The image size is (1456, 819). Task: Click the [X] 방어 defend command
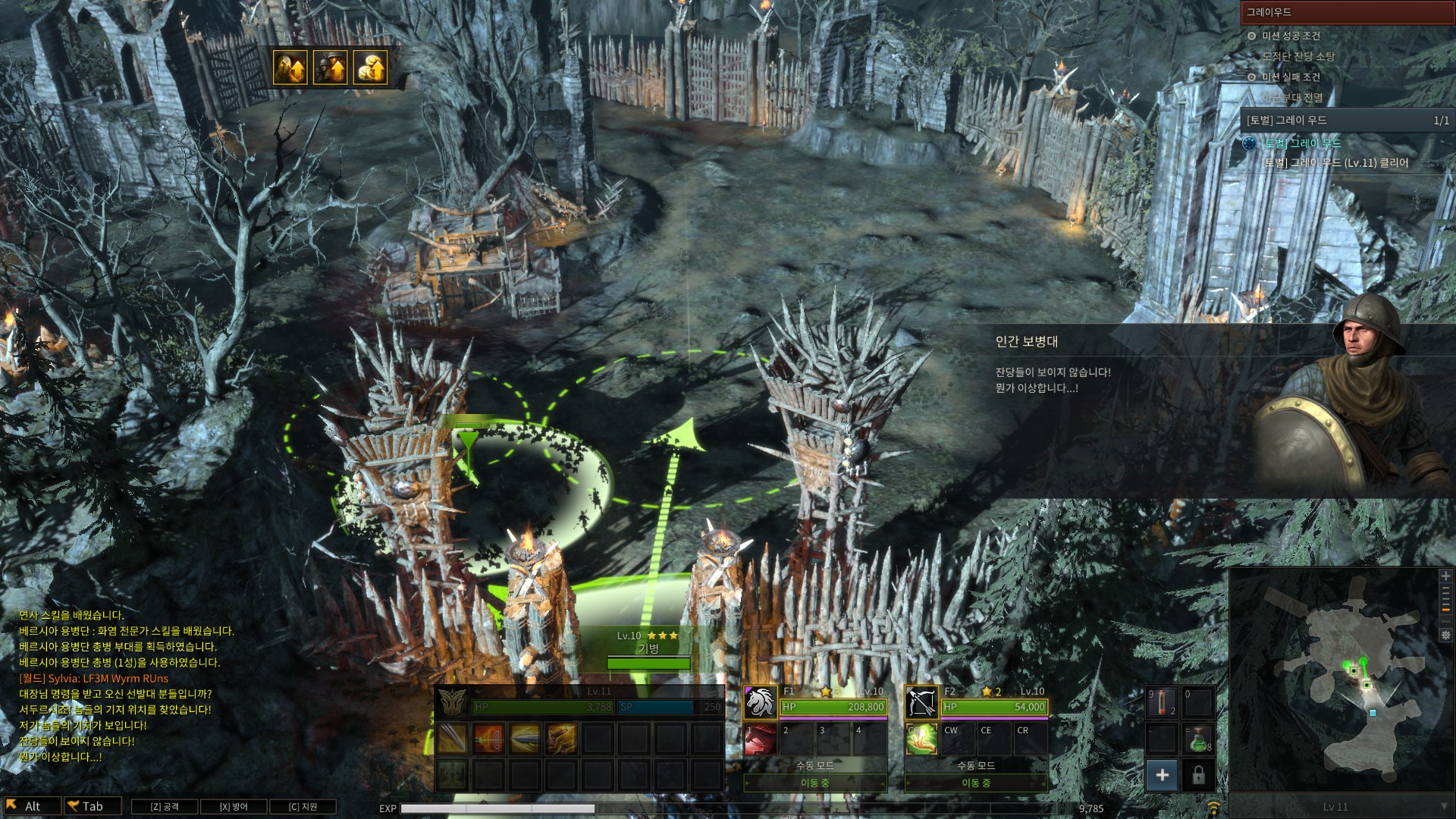pos(234,806)
